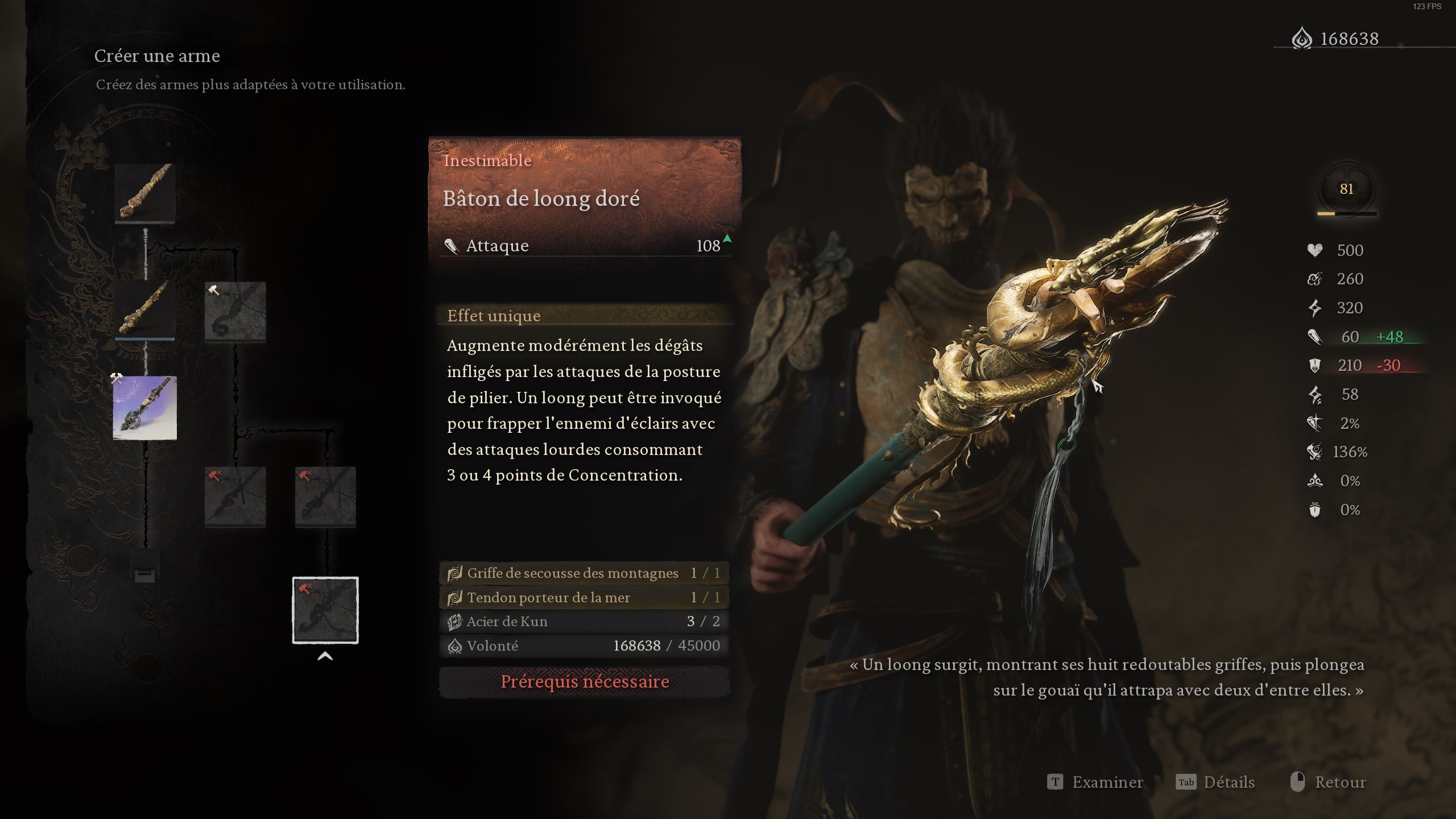Image resolution: width=1456 pixels, height=819 pixels.
Task: Expand the chevron arrow under the selected weapon node
Action: point(325,655)
